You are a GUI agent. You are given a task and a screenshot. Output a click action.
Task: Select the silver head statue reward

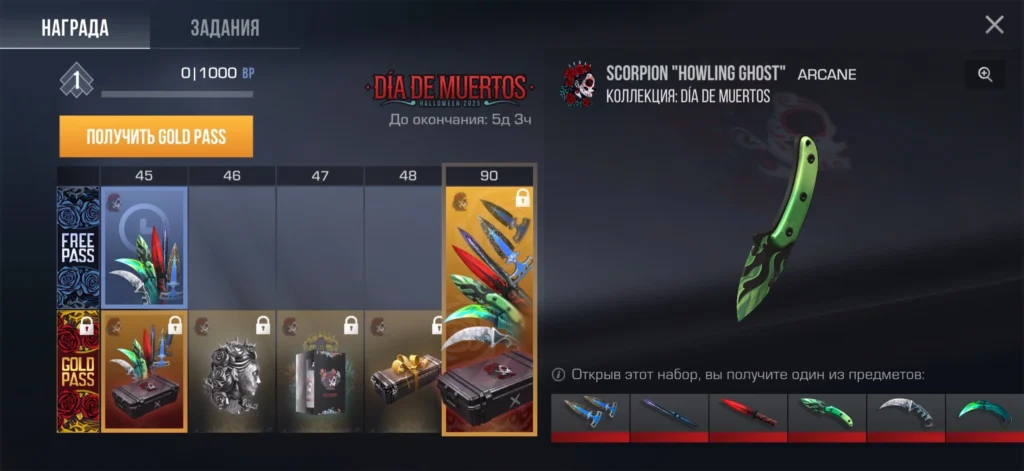click(232, 371)
